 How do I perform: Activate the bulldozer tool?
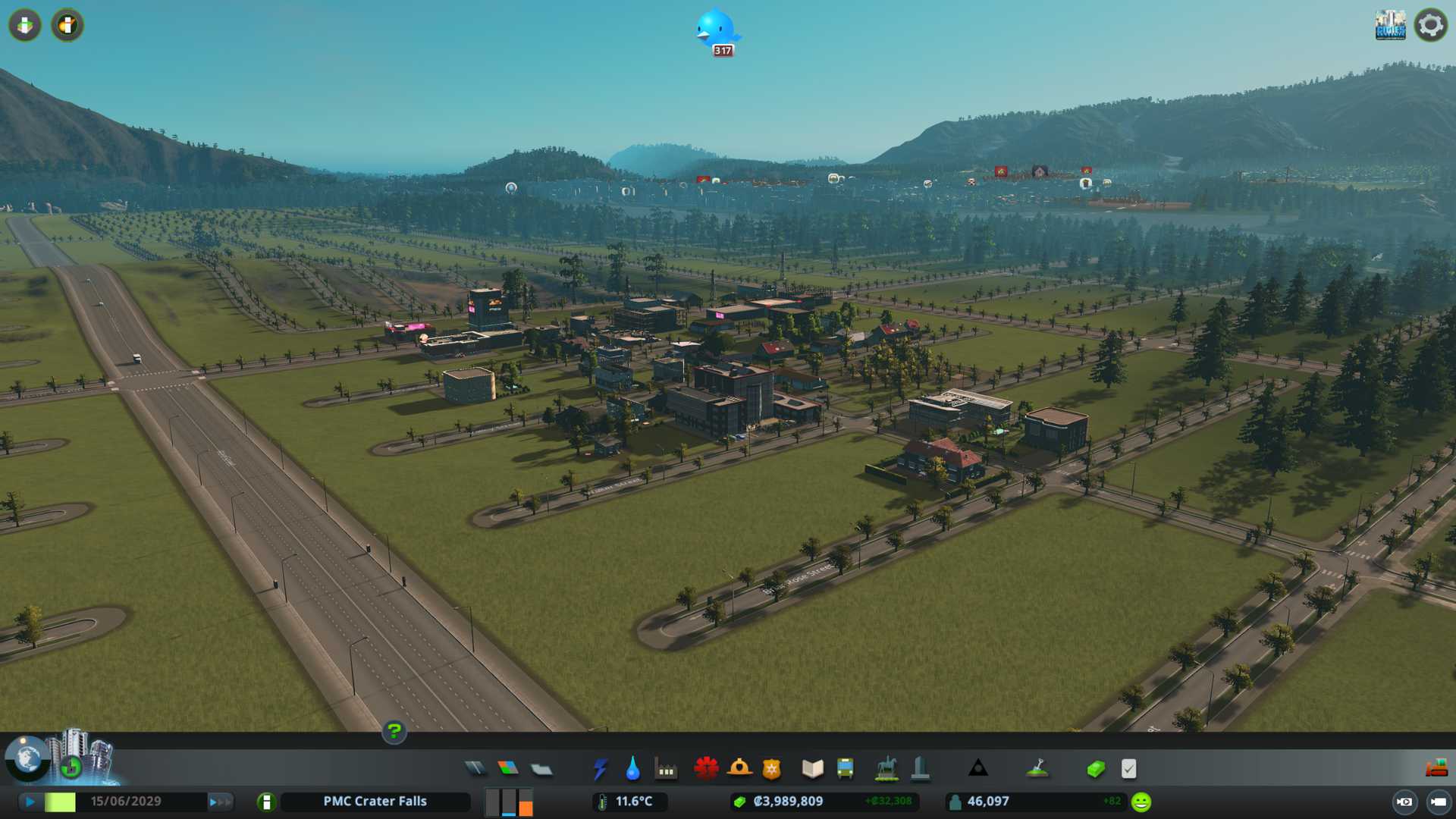1436,769
